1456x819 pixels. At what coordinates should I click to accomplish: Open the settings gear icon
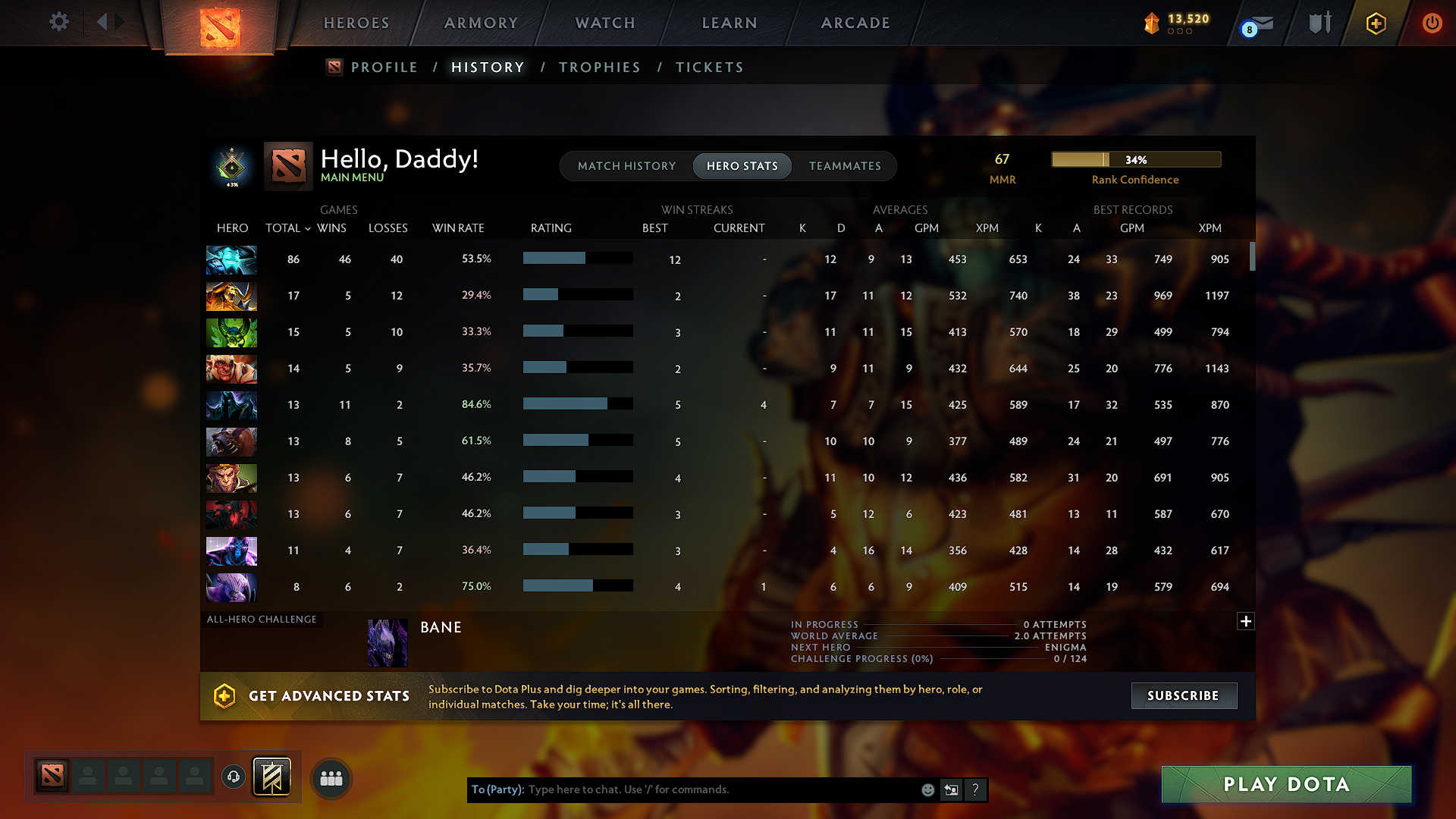pos(58,22)
